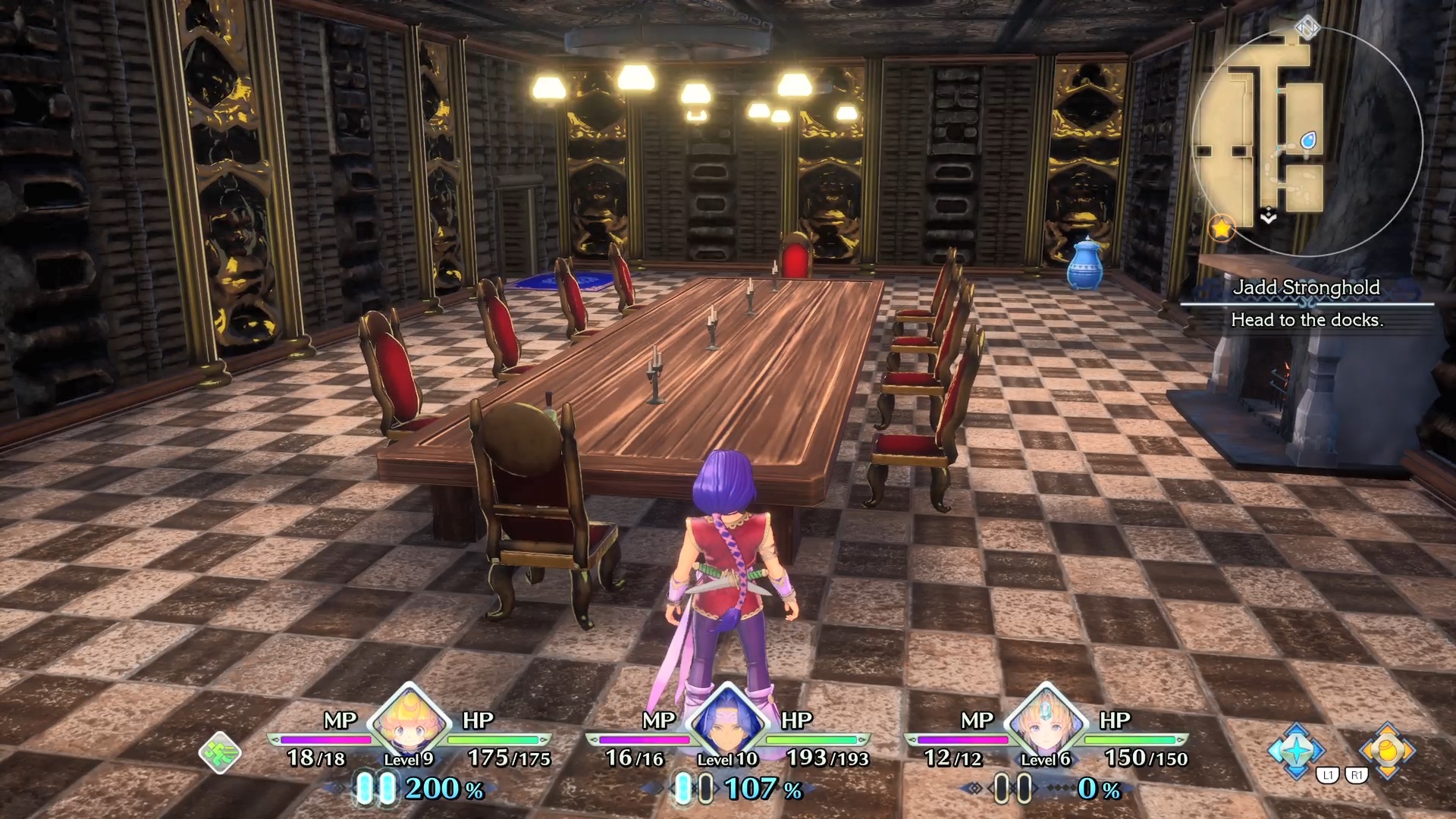The width and height of the screenshot is (1456, 819).
Task: Click the north compass marker on minimap
Action: pos(1307,29)
